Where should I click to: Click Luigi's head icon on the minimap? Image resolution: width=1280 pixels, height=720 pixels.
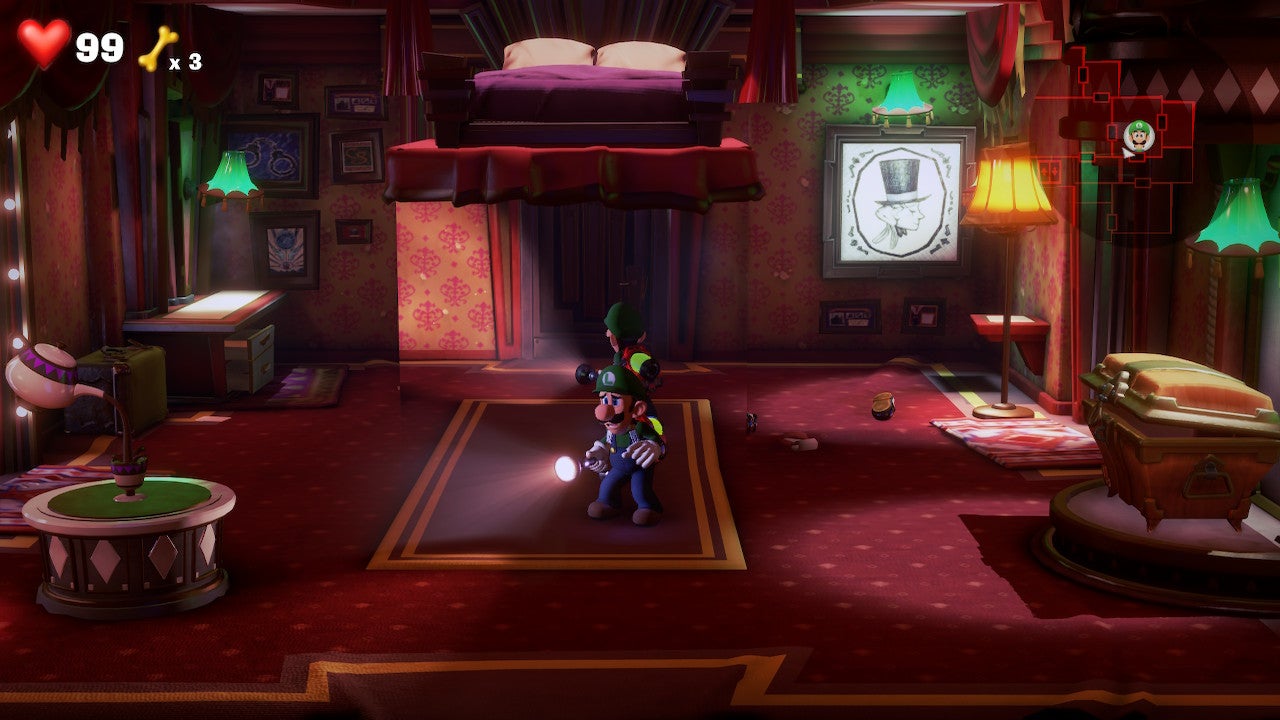[x=1138, y=134]
